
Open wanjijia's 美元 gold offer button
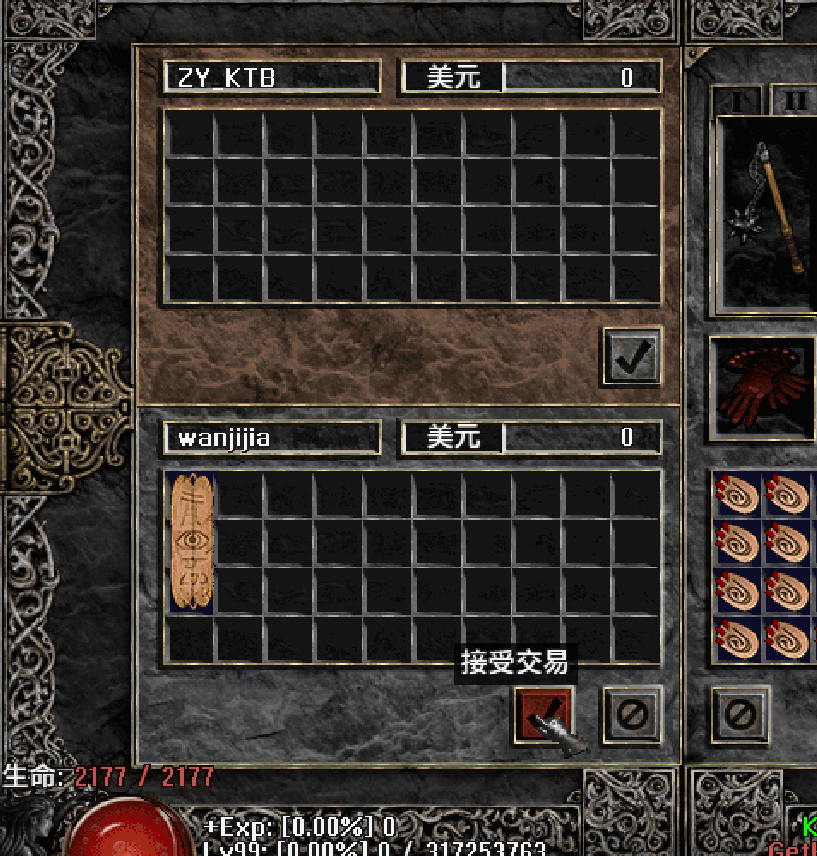(x=453, y=437)
